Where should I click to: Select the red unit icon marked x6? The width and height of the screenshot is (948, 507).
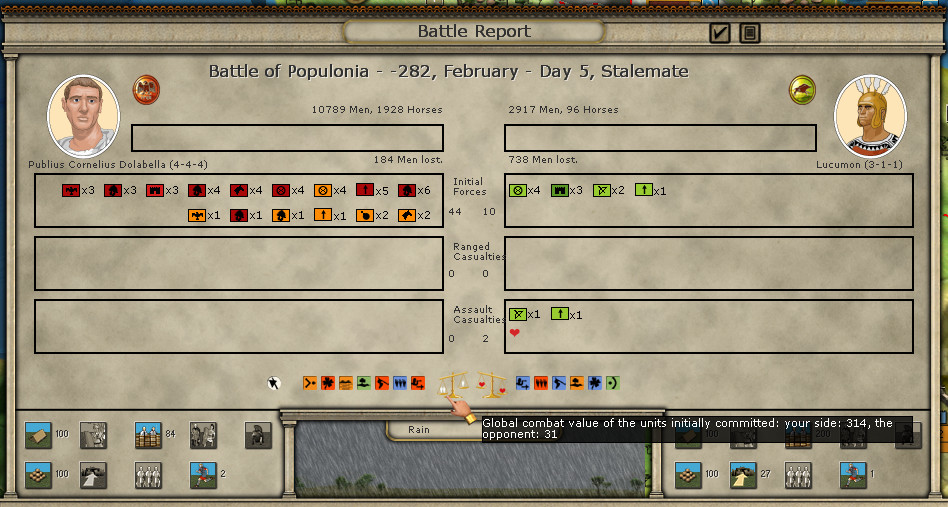pyautogui.click(x=407, y=190)
